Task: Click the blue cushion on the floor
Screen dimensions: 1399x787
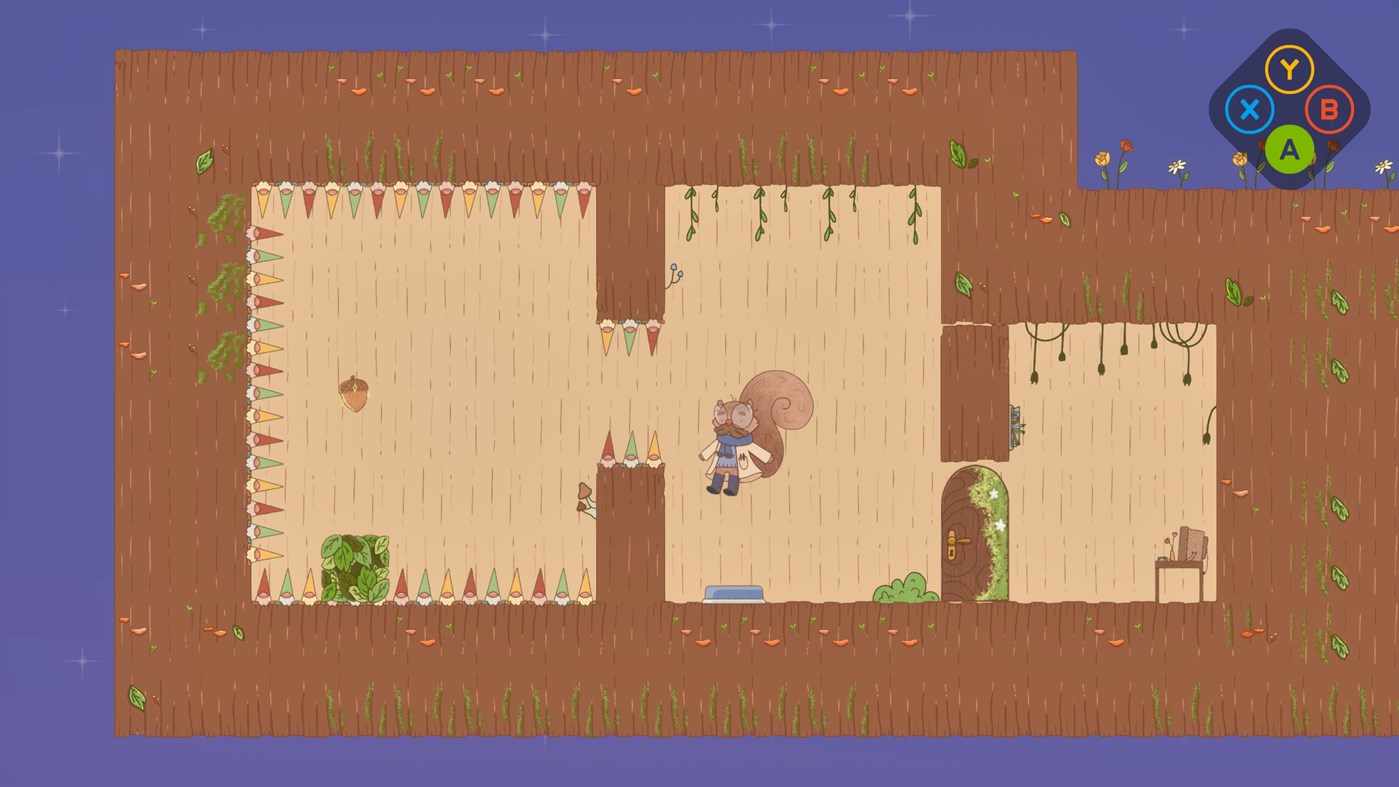Action: [735, 593]
